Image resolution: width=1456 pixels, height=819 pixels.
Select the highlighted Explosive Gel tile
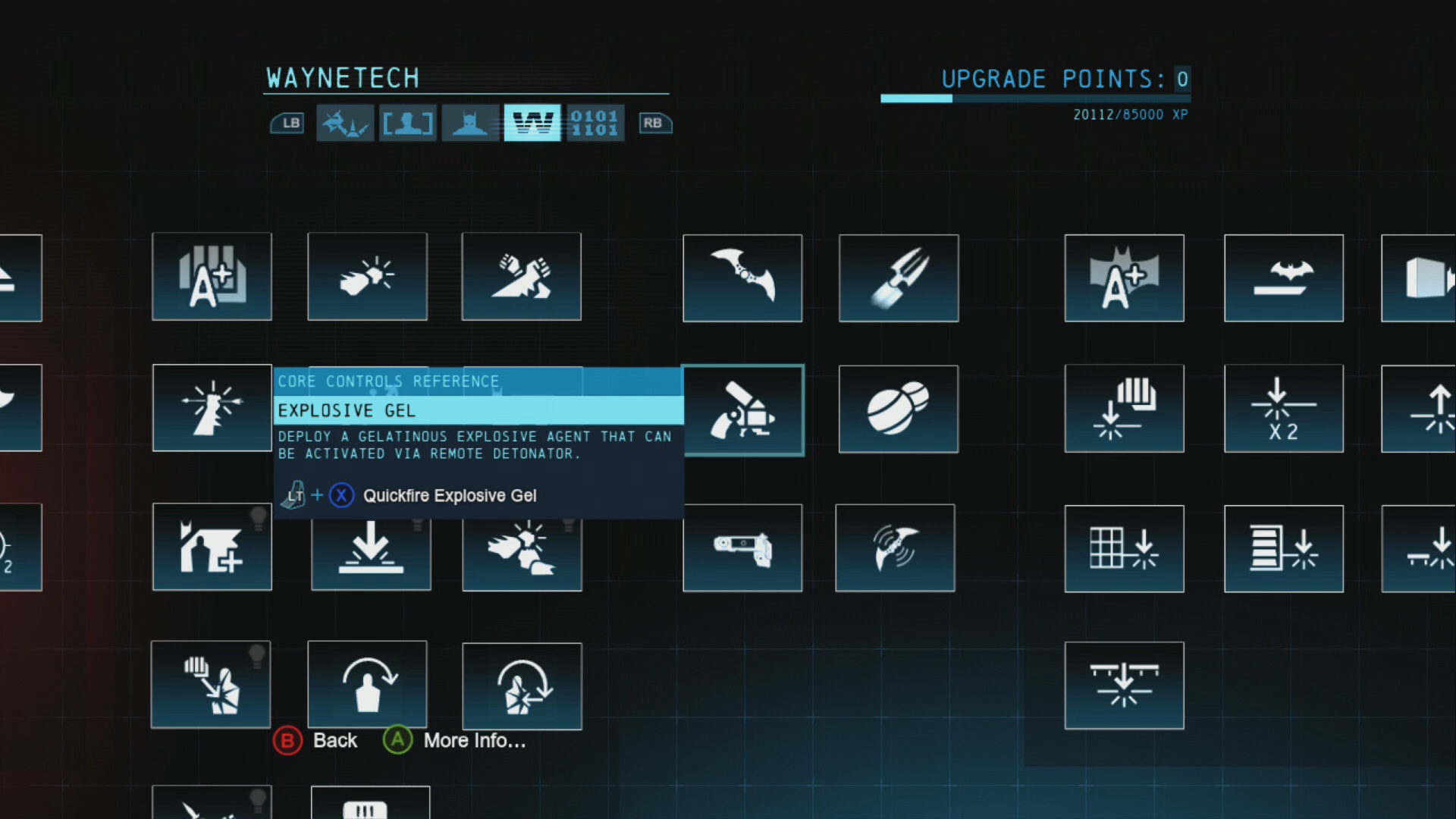pyautogui.click(x=742, y=410)
